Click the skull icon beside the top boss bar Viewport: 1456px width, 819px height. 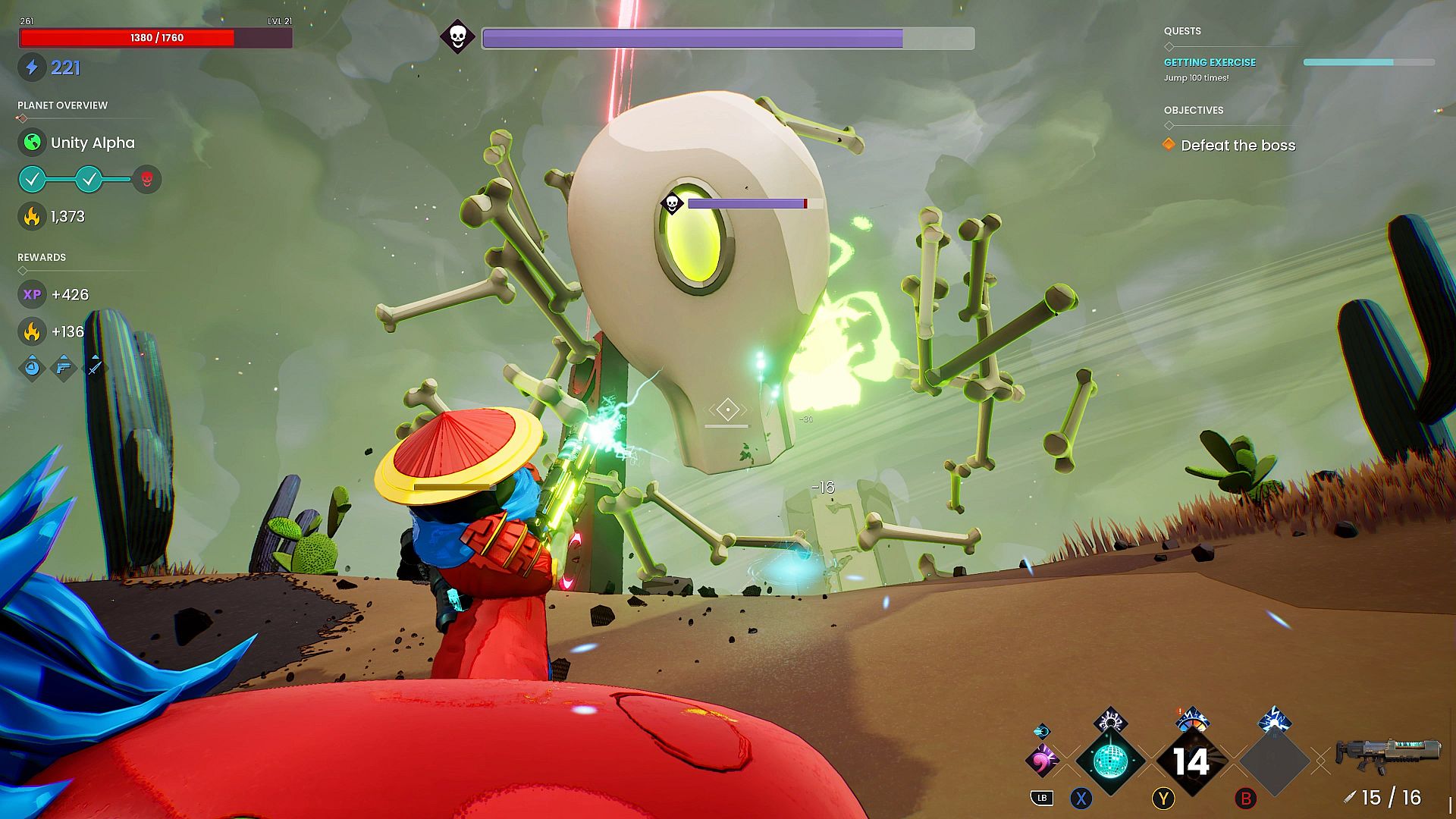457,36
